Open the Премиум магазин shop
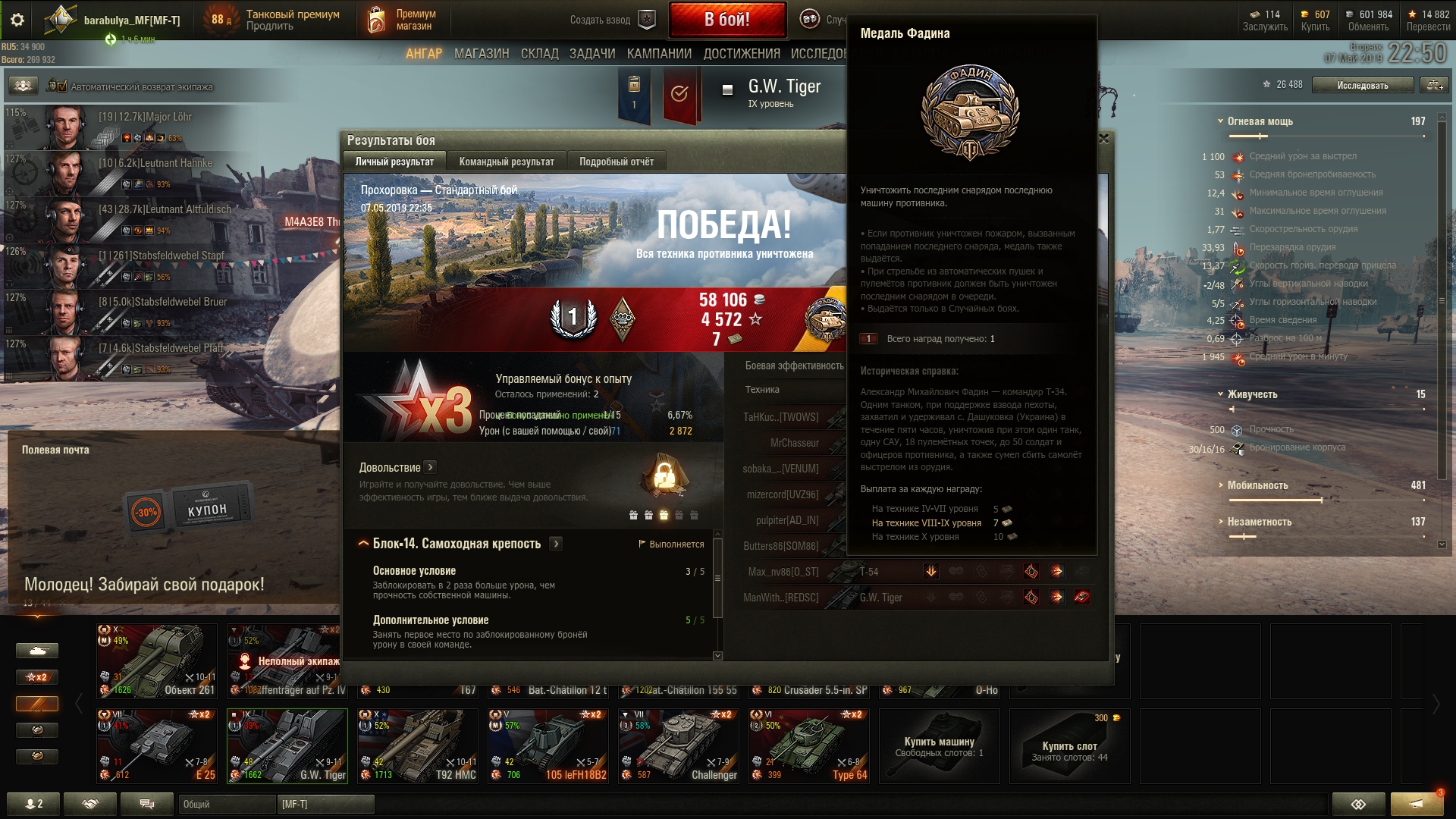This screenshot has width=1456, height=819. click(x=403, y=20)
